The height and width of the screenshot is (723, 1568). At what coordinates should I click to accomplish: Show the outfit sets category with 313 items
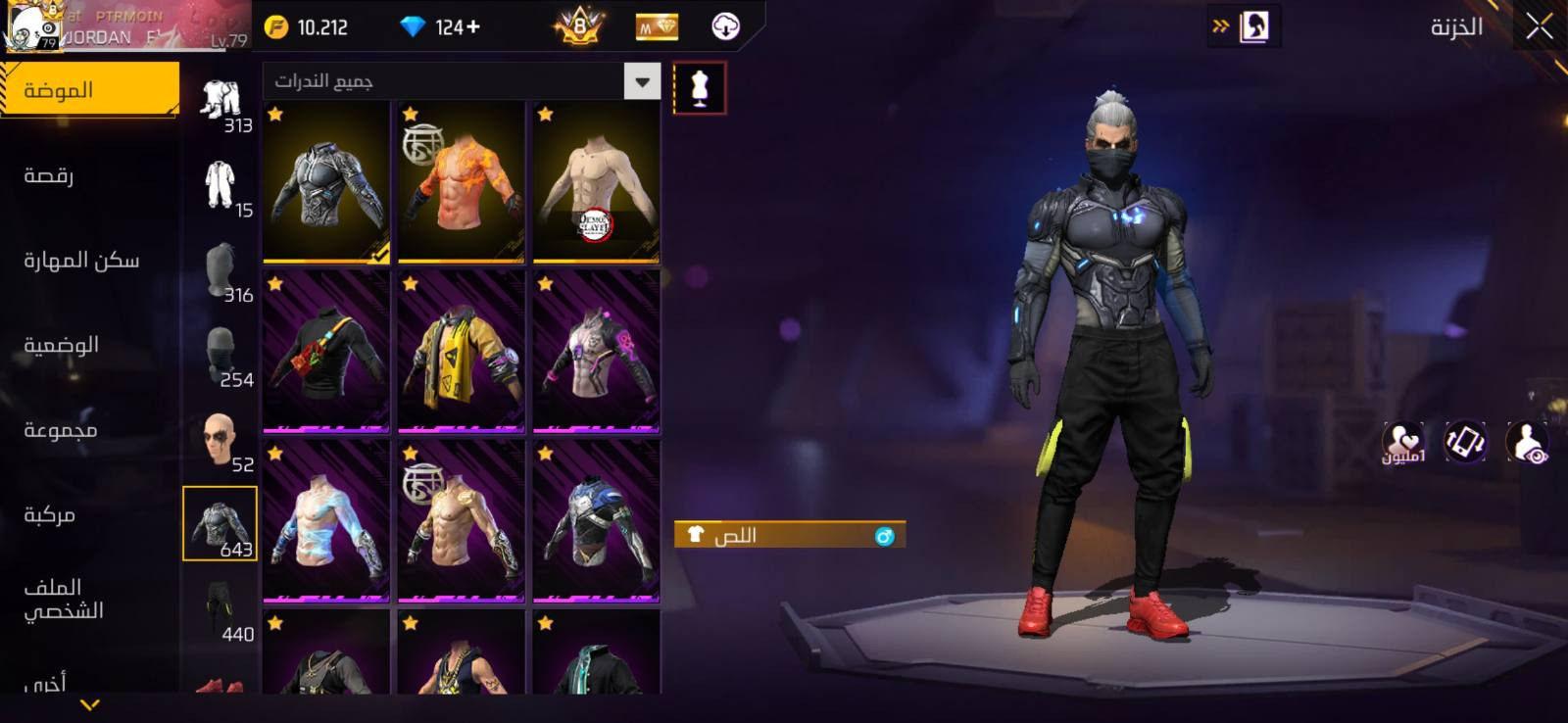pos(221,105)
